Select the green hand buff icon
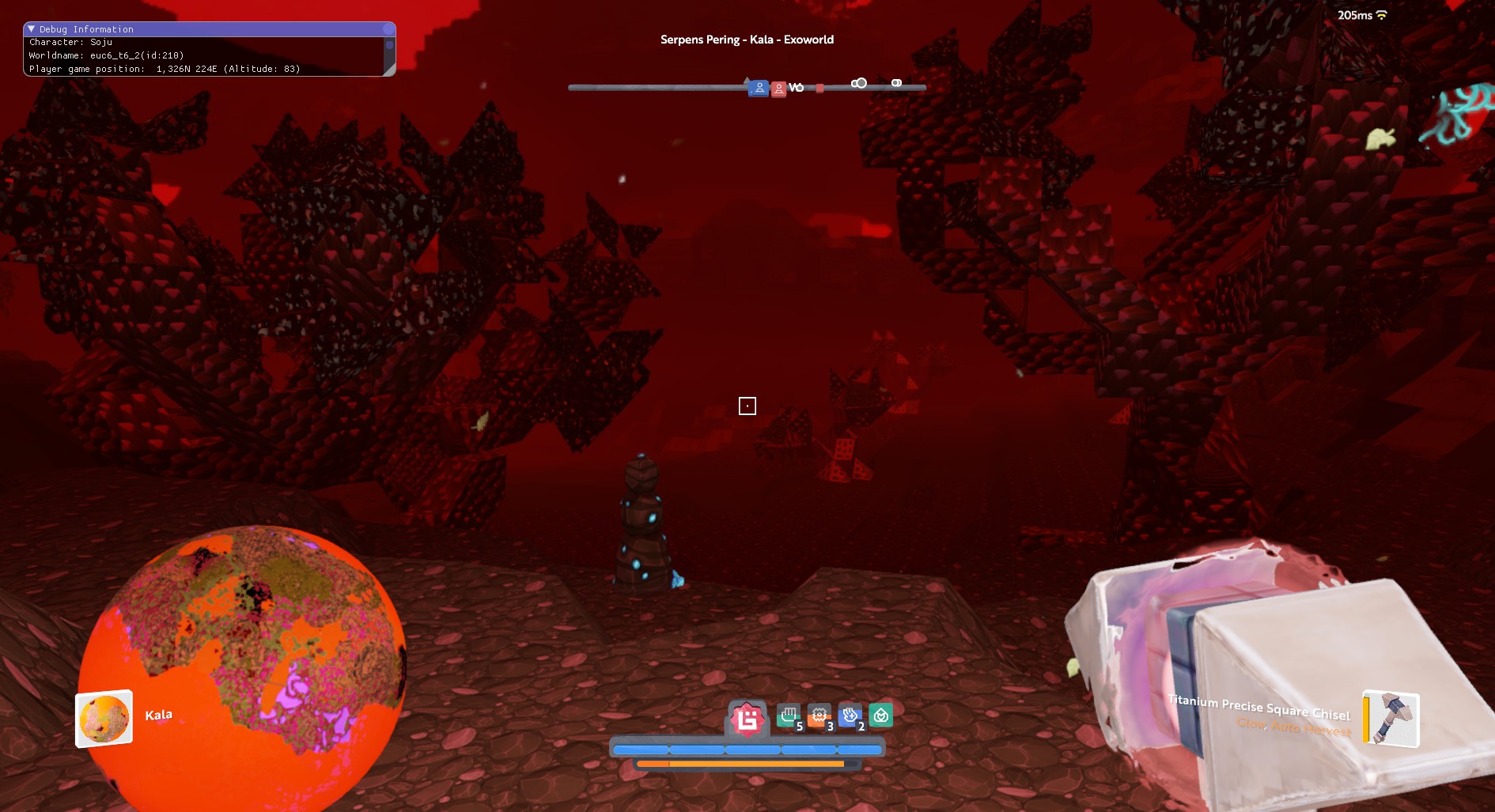The image size is (1495, 812). pyautogui.click(x=788, y=716)
